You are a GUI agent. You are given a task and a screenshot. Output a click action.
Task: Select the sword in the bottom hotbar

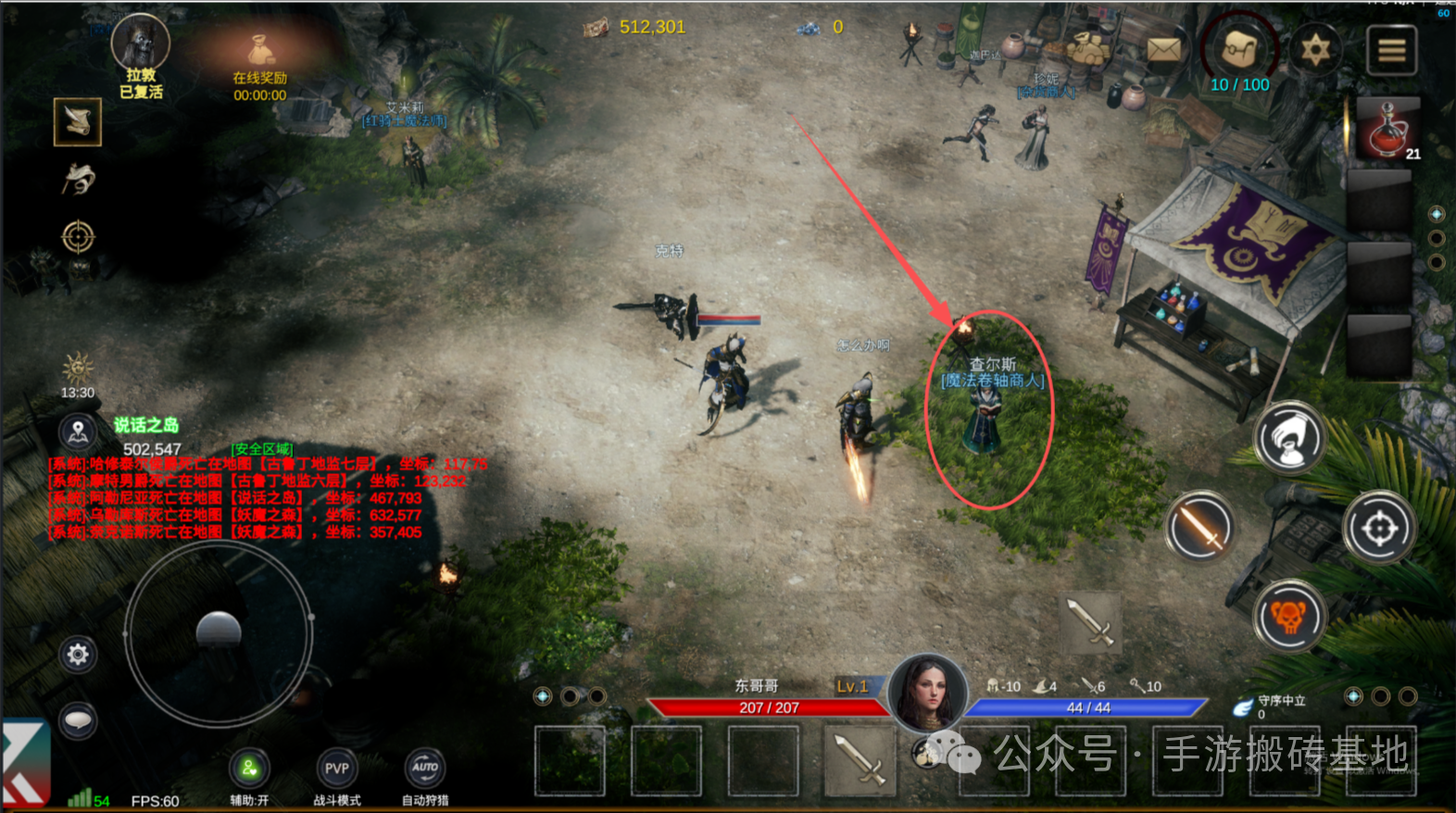(x=859, y=760)
